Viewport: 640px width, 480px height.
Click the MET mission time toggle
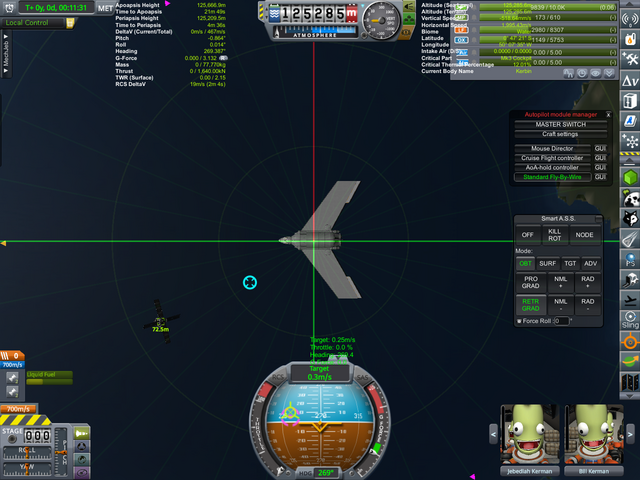[x=105, y=8]
